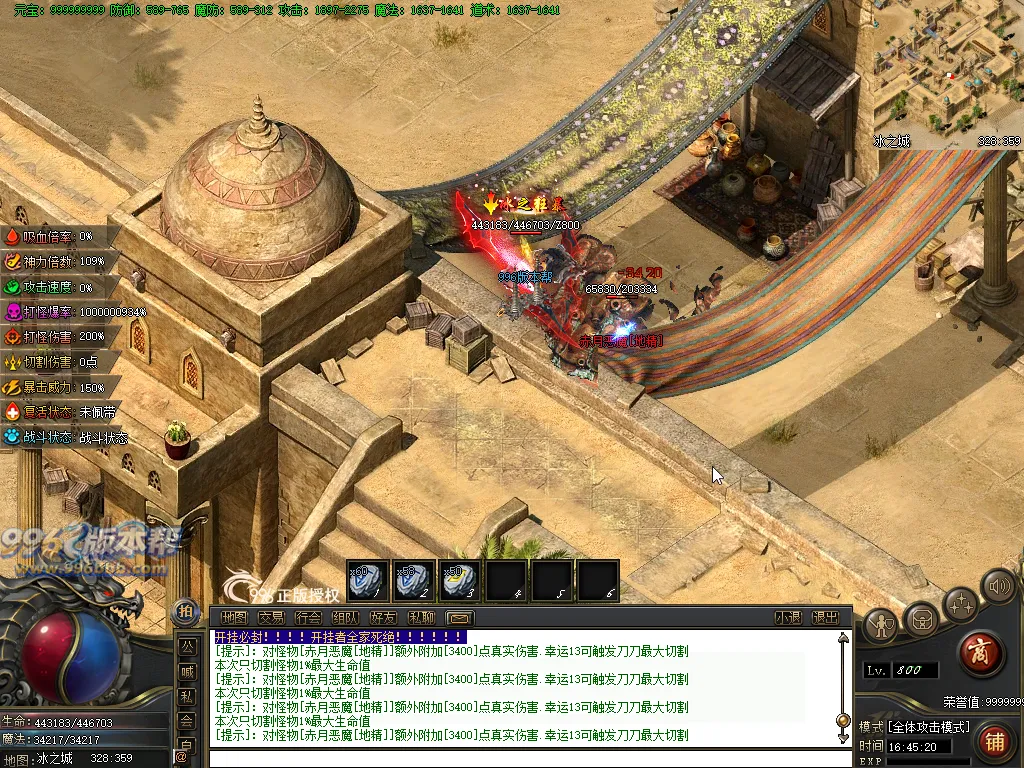
Task: Use the item in hotbar slot 3
Action: tap(459, 580)
